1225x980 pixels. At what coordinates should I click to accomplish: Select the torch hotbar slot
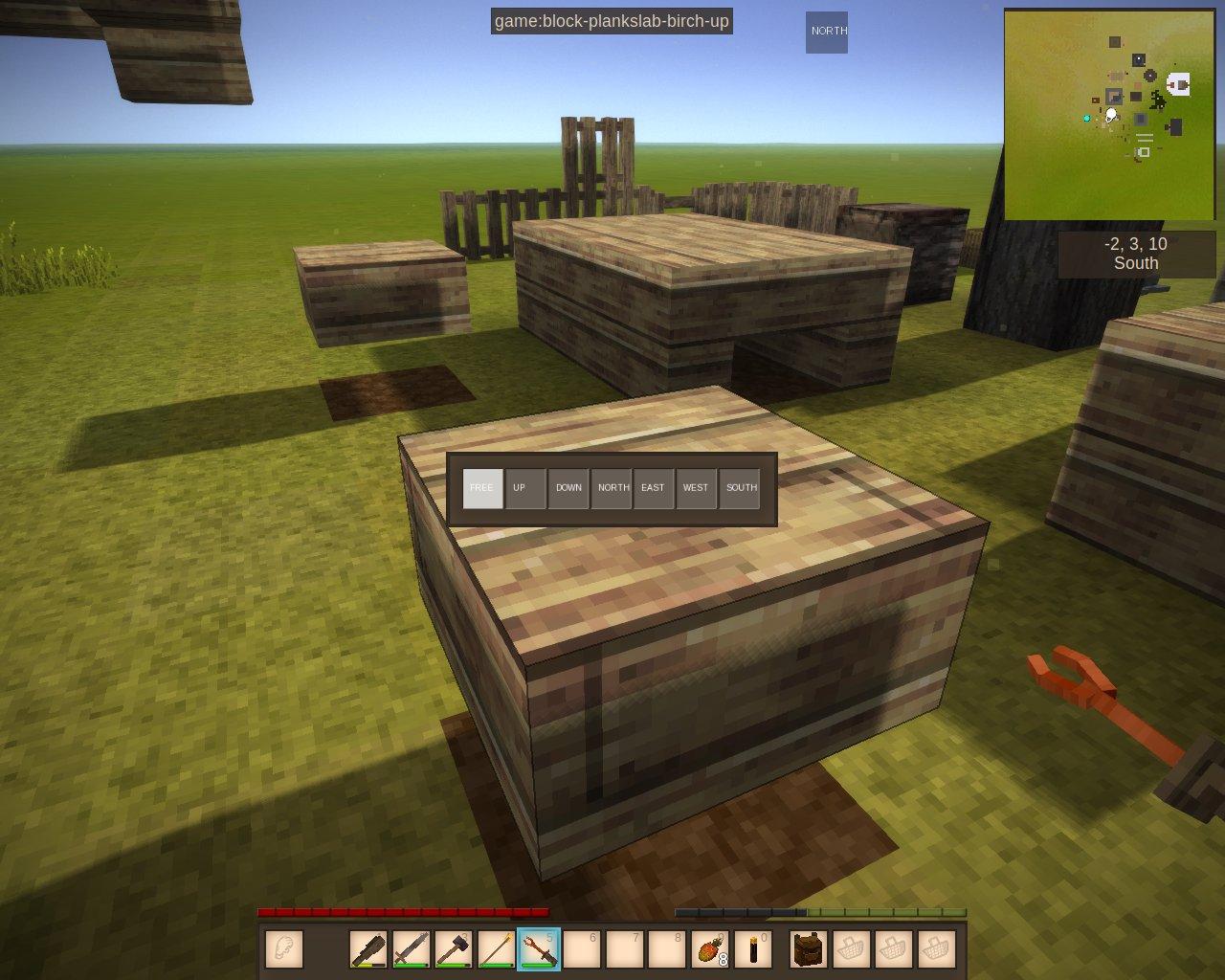coord(752,949)
